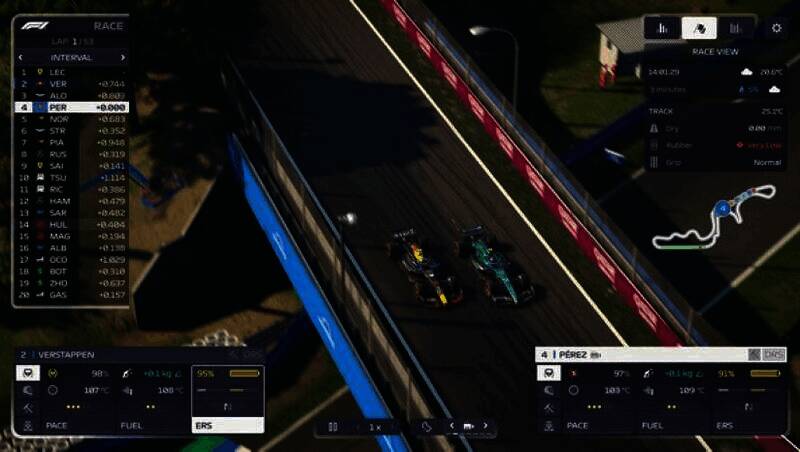Switch to the next camera
This screenshot has height=452, width=800.
pyautogui.click(x=486, y=426)
